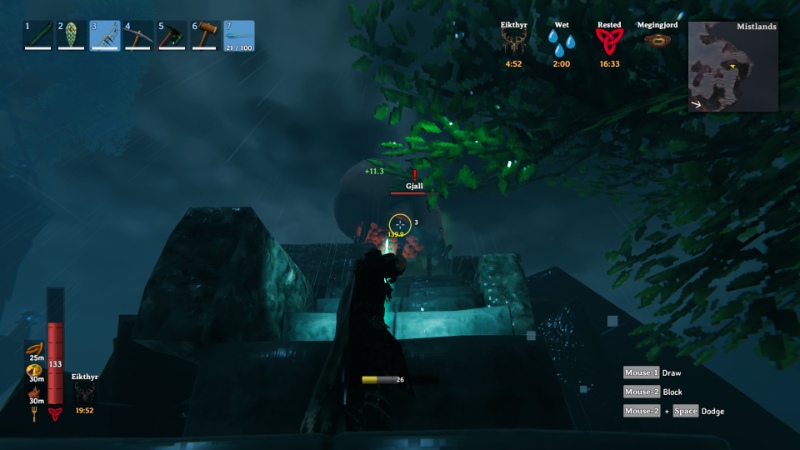Click the Megingjord belt status icon
Image resolution: width=800 pixels, height=450 pixels.
[x=657, y=41]
